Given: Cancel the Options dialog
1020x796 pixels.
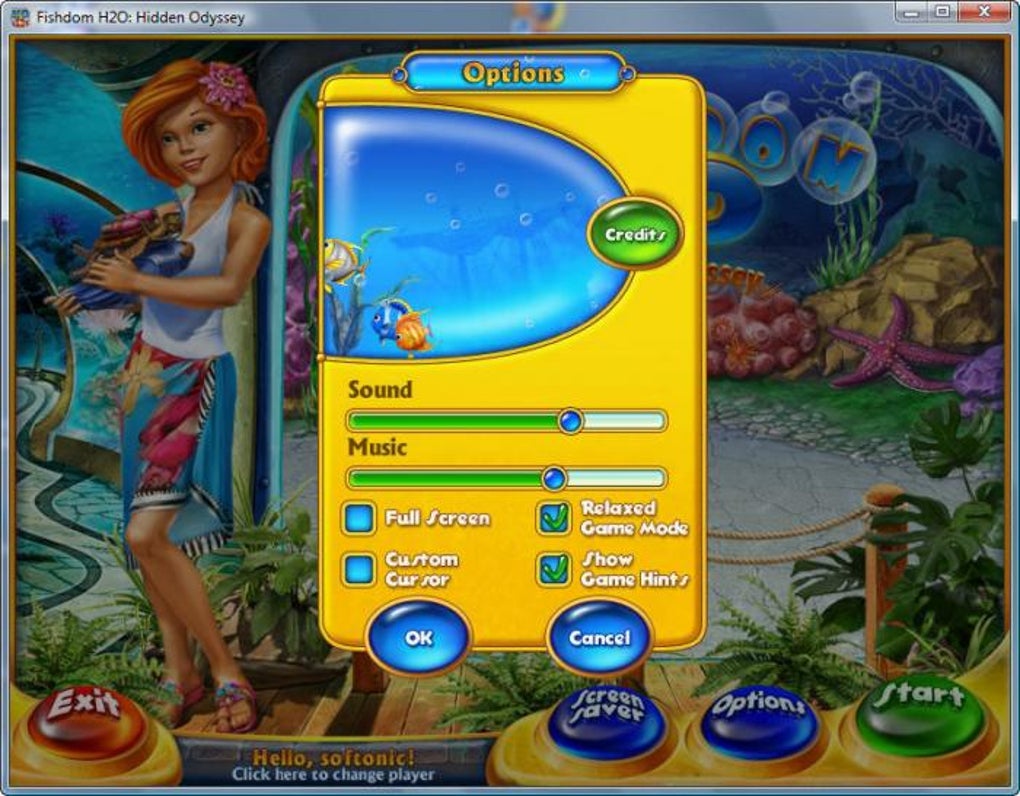Looking at the screenshot, I should point(599,637).
